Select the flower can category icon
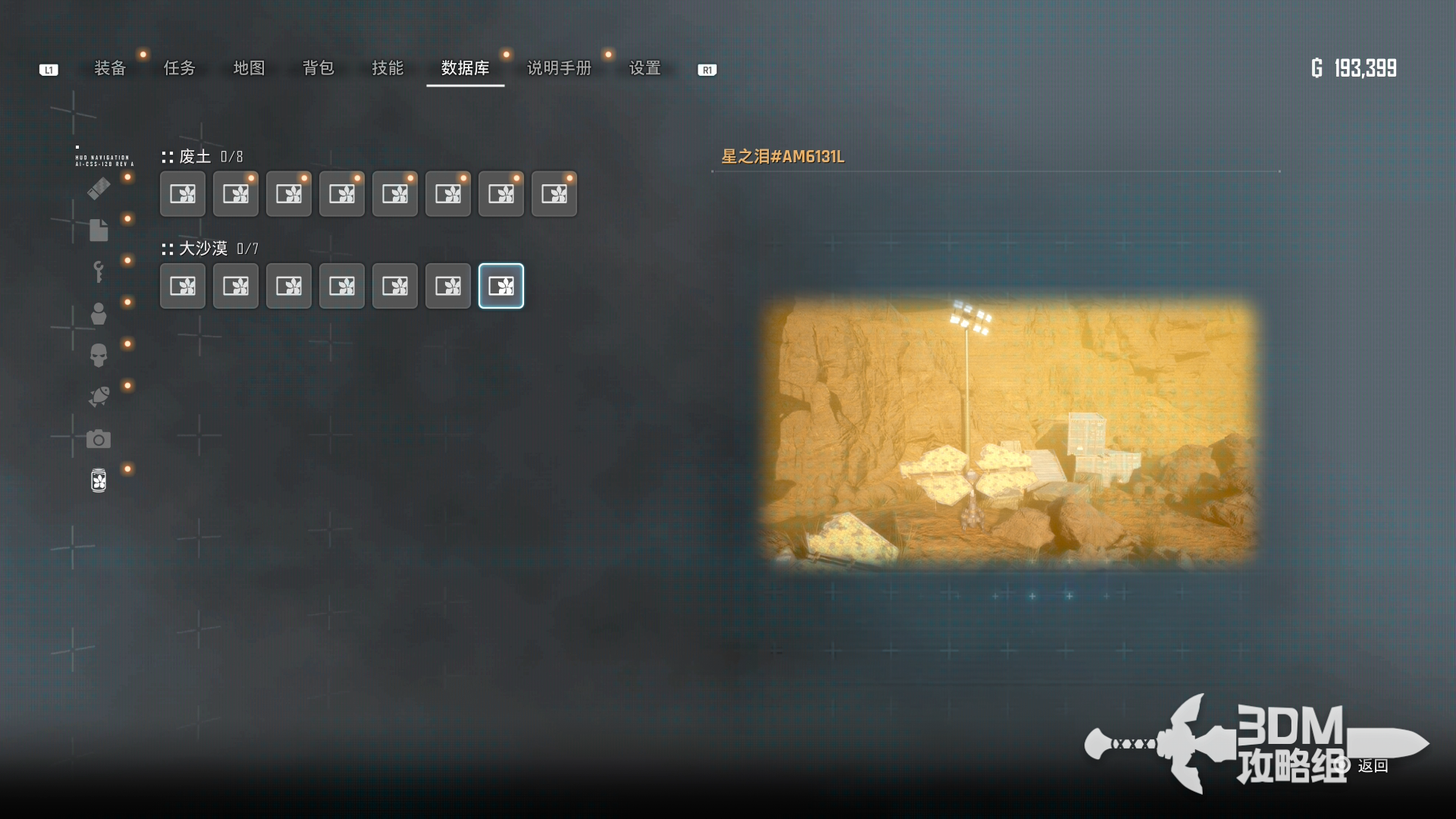 point(99,480)
